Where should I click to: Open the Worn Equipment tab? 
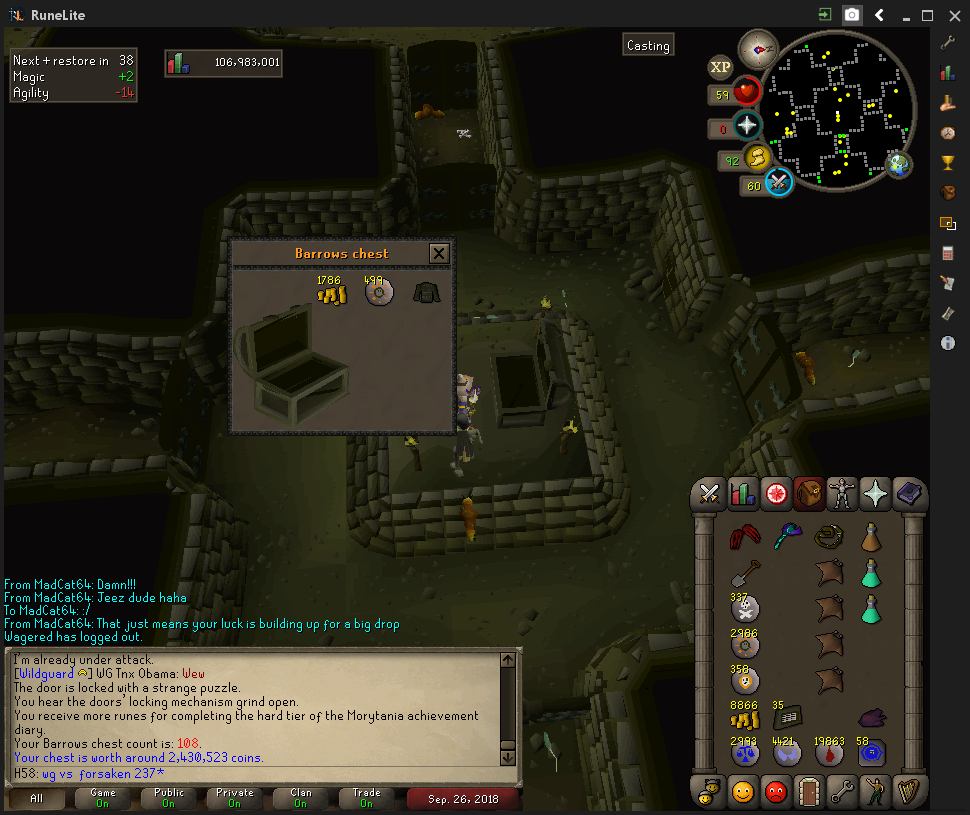point(843,494)
